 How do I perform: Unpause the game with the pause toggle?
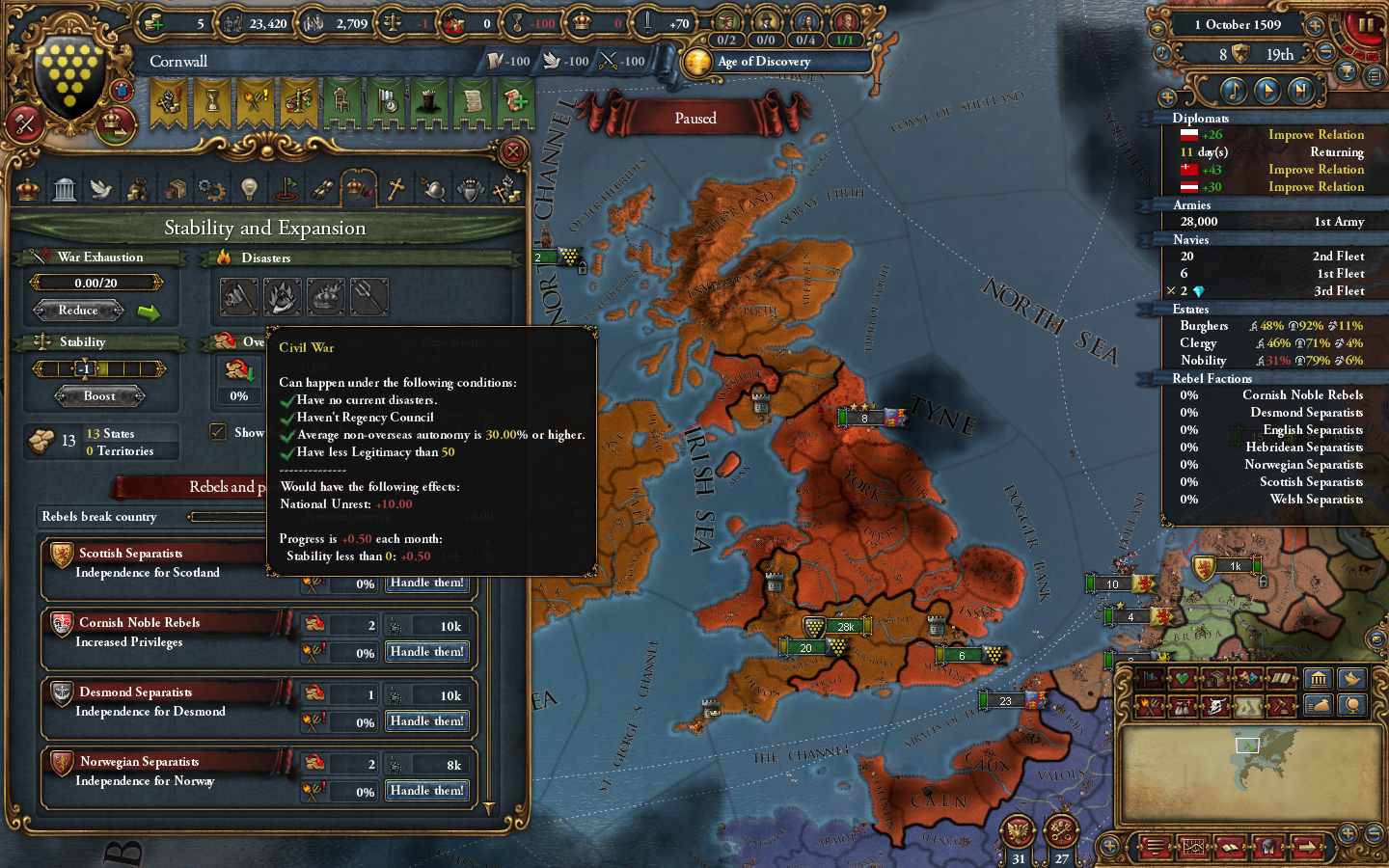tap(1366, 25)
